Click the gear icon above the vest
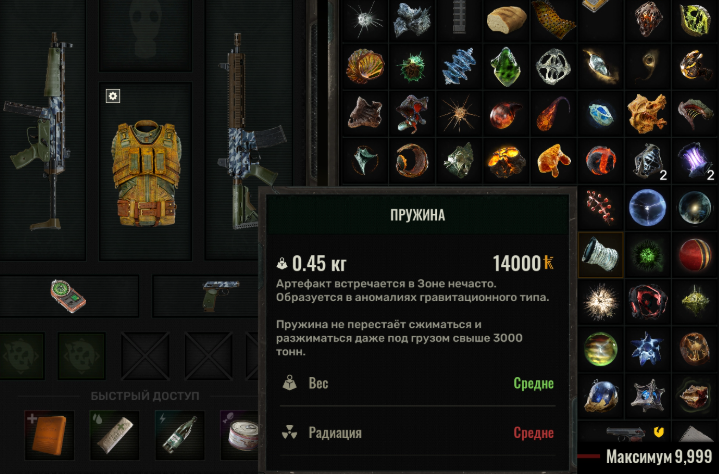719x474 pixels. (113, 95)
